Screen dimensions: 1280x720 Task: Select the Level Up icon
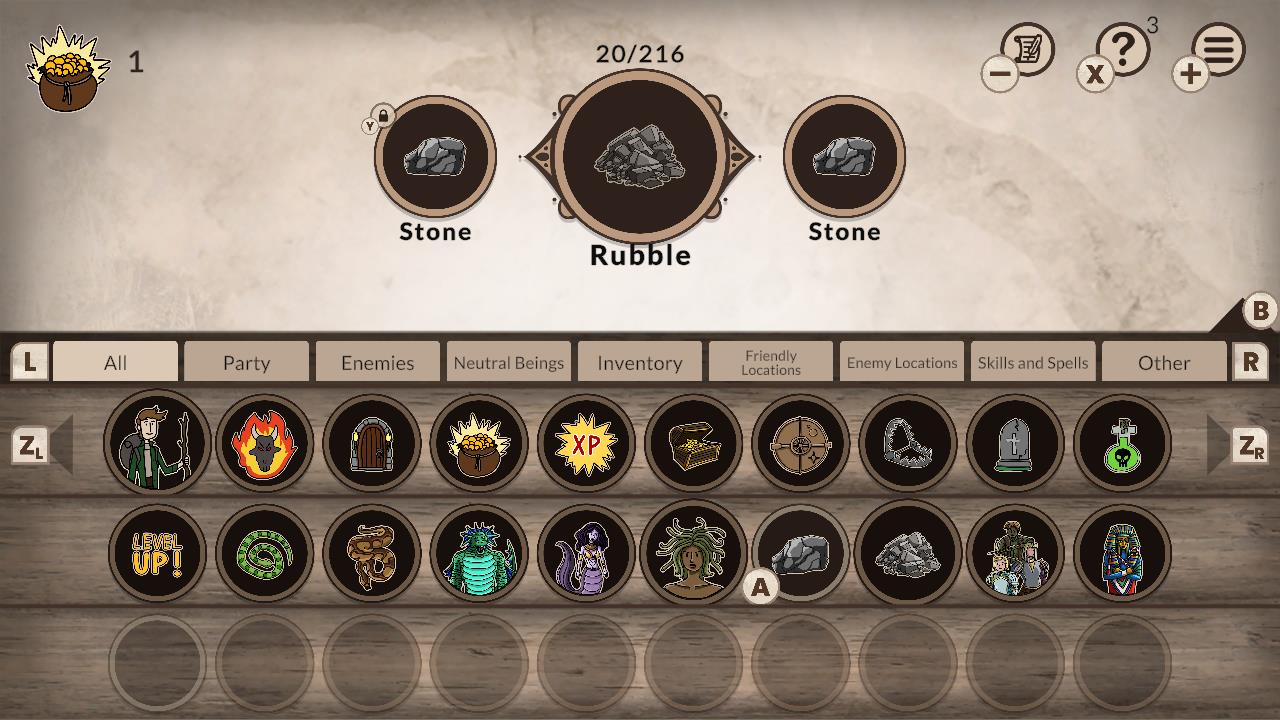coord(157,552)
